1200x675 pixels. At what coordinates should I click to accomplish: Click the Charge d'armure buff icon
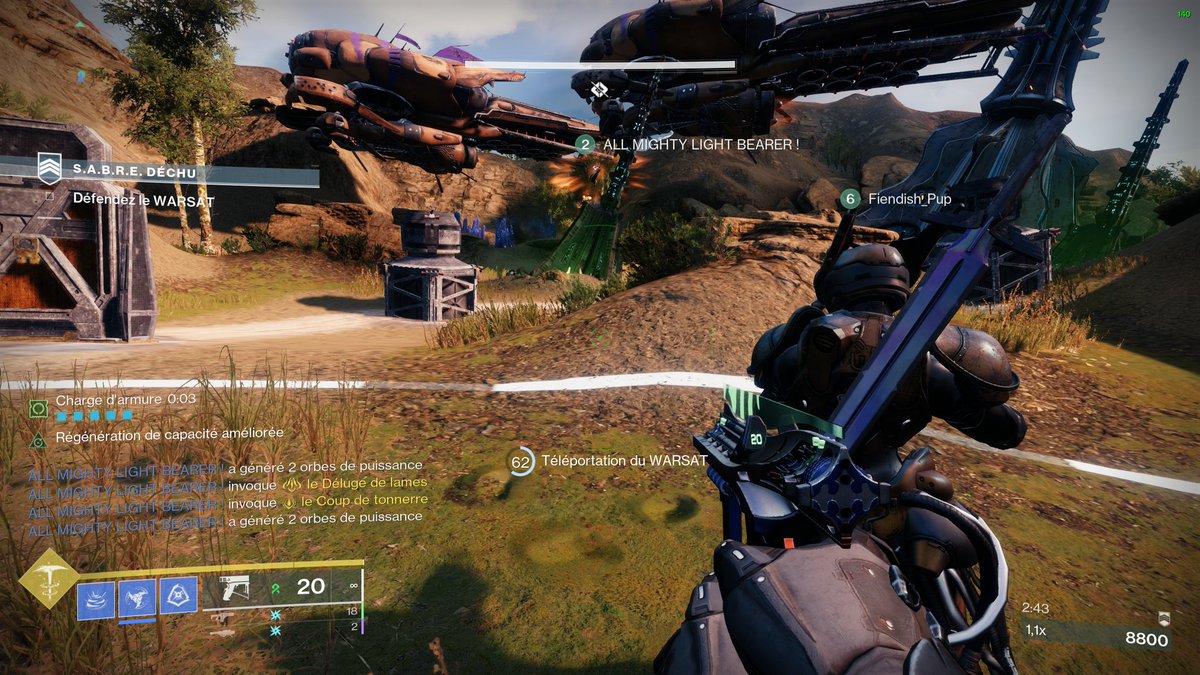(x=38, y=408)
